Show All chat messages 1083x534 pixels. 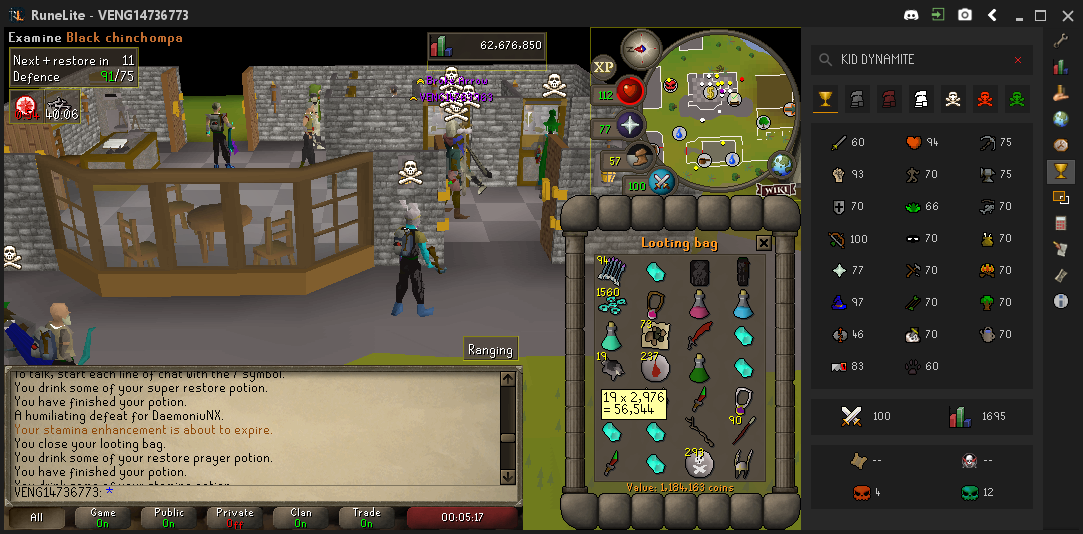click(x=37, y=517)
